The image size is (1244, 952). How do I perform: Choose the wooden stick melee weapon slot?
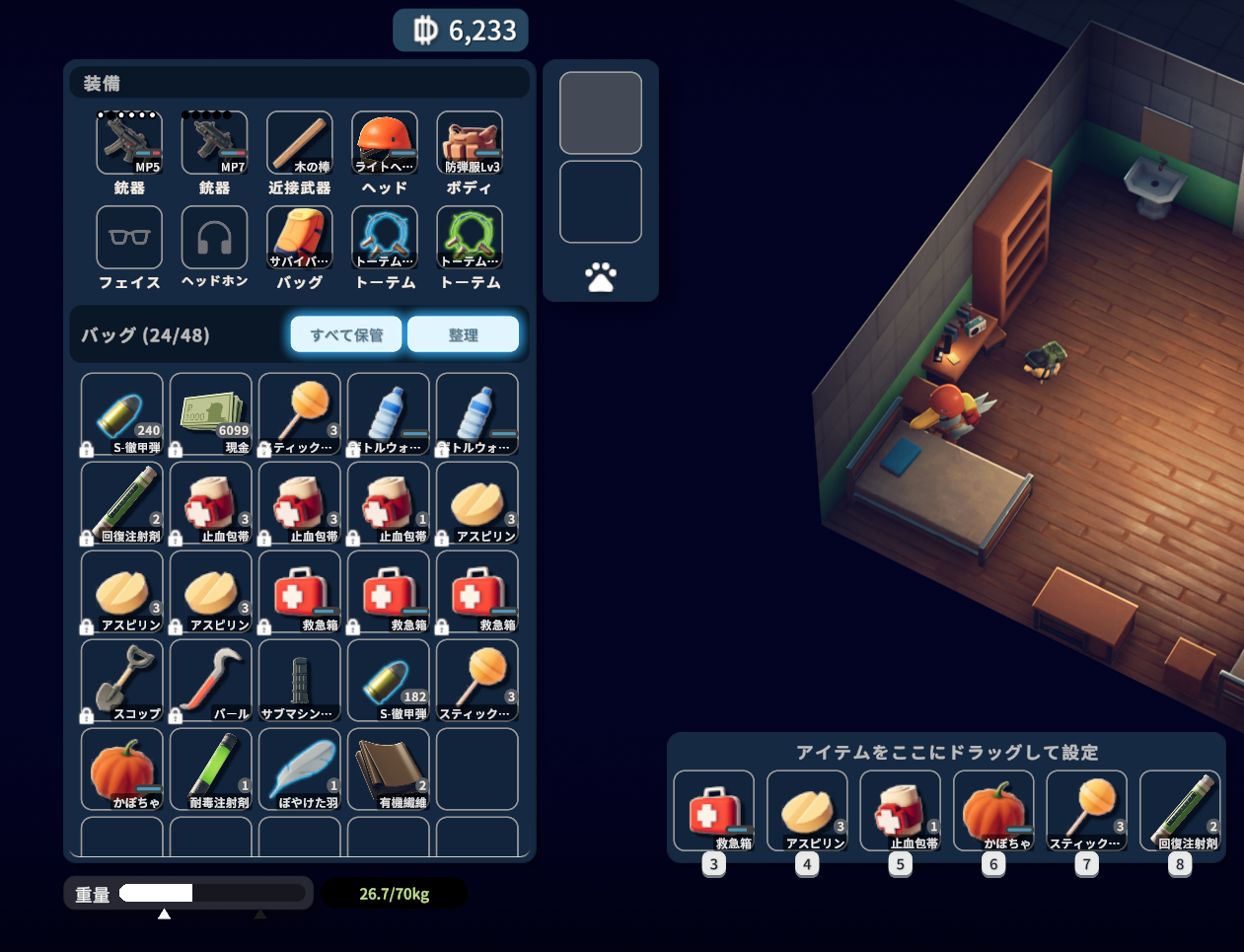pyautogui.click(x=300, y=143)
